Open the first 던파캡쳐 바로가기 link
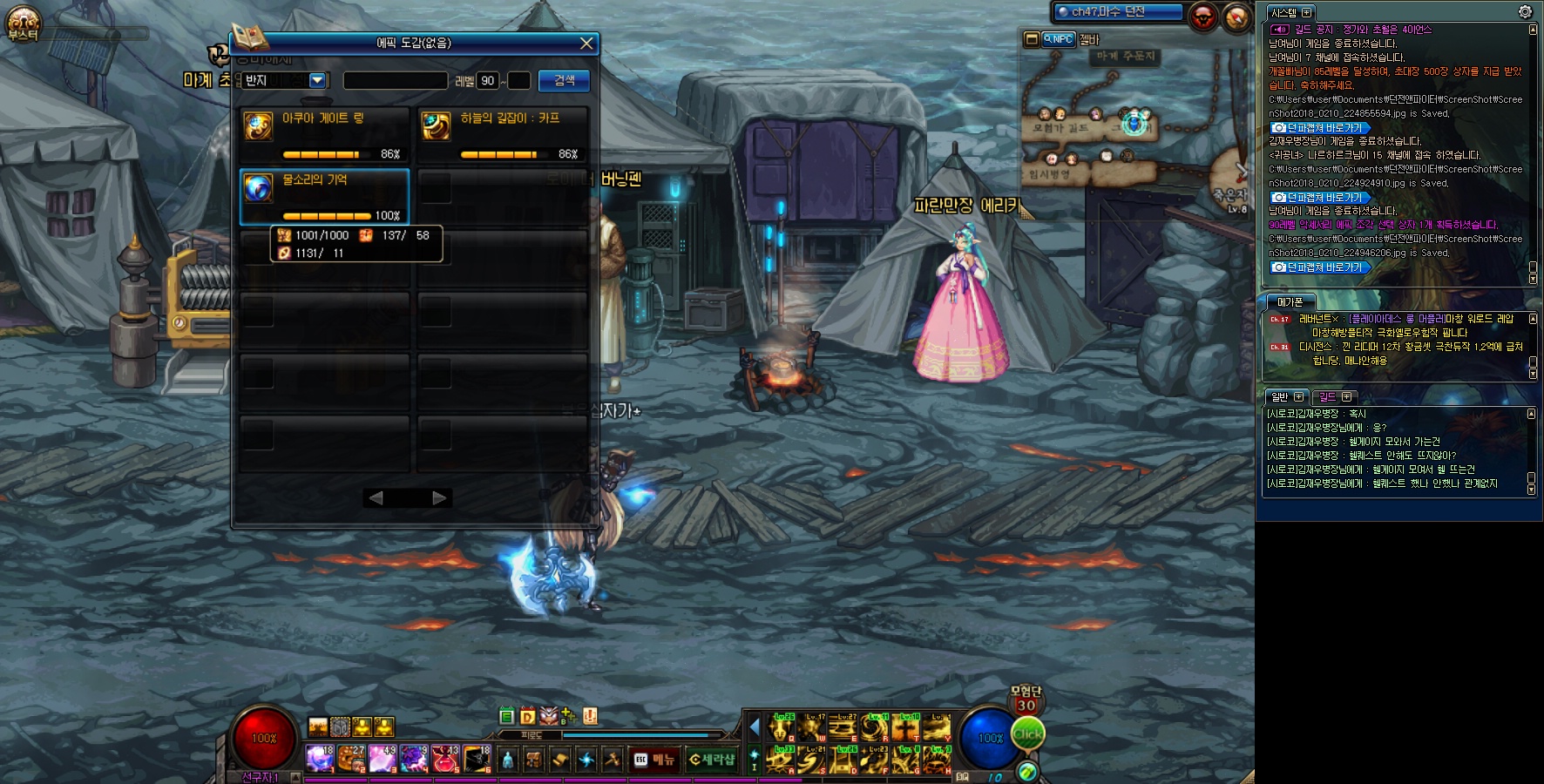The height and width of the screenshot is (784, 1544). [x=1322, y=128]
